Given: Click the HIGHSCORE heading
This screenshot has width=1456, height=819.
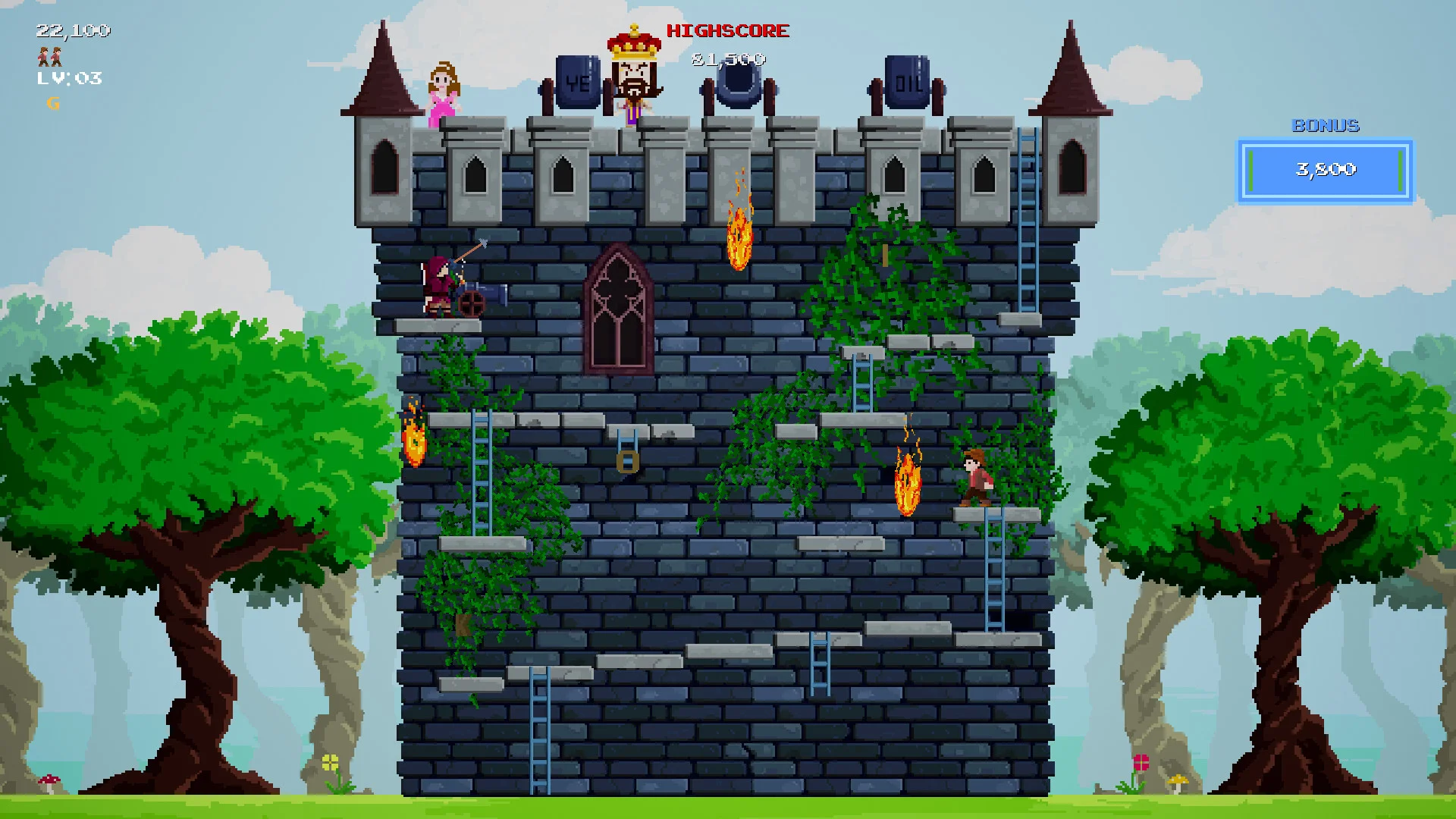Looking at the screenshot, I should [726, 30].
